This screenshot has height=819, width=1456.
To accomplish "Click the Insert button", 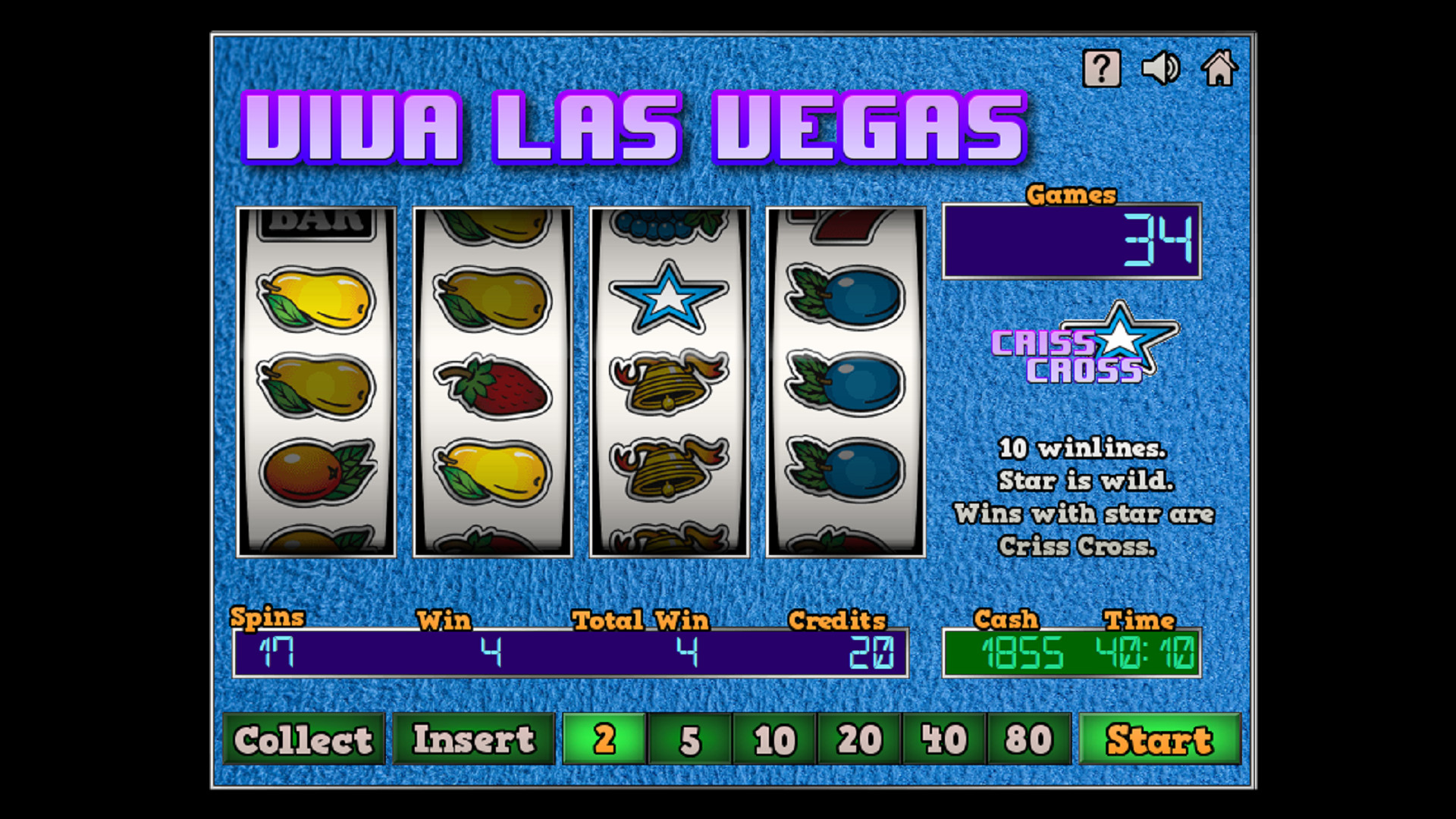I will [x=474, y=739].
